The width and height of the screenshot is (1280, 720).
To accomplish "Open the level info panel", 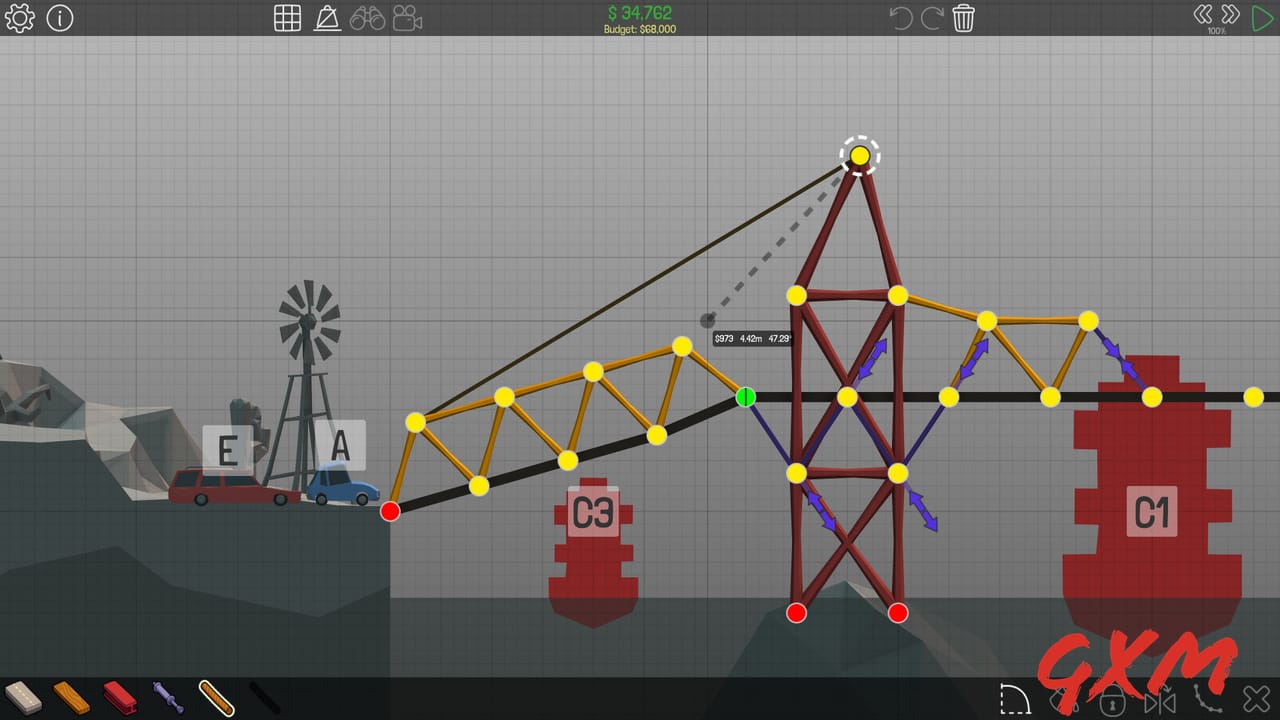I will pyautogui.click(x=59, y=17).
